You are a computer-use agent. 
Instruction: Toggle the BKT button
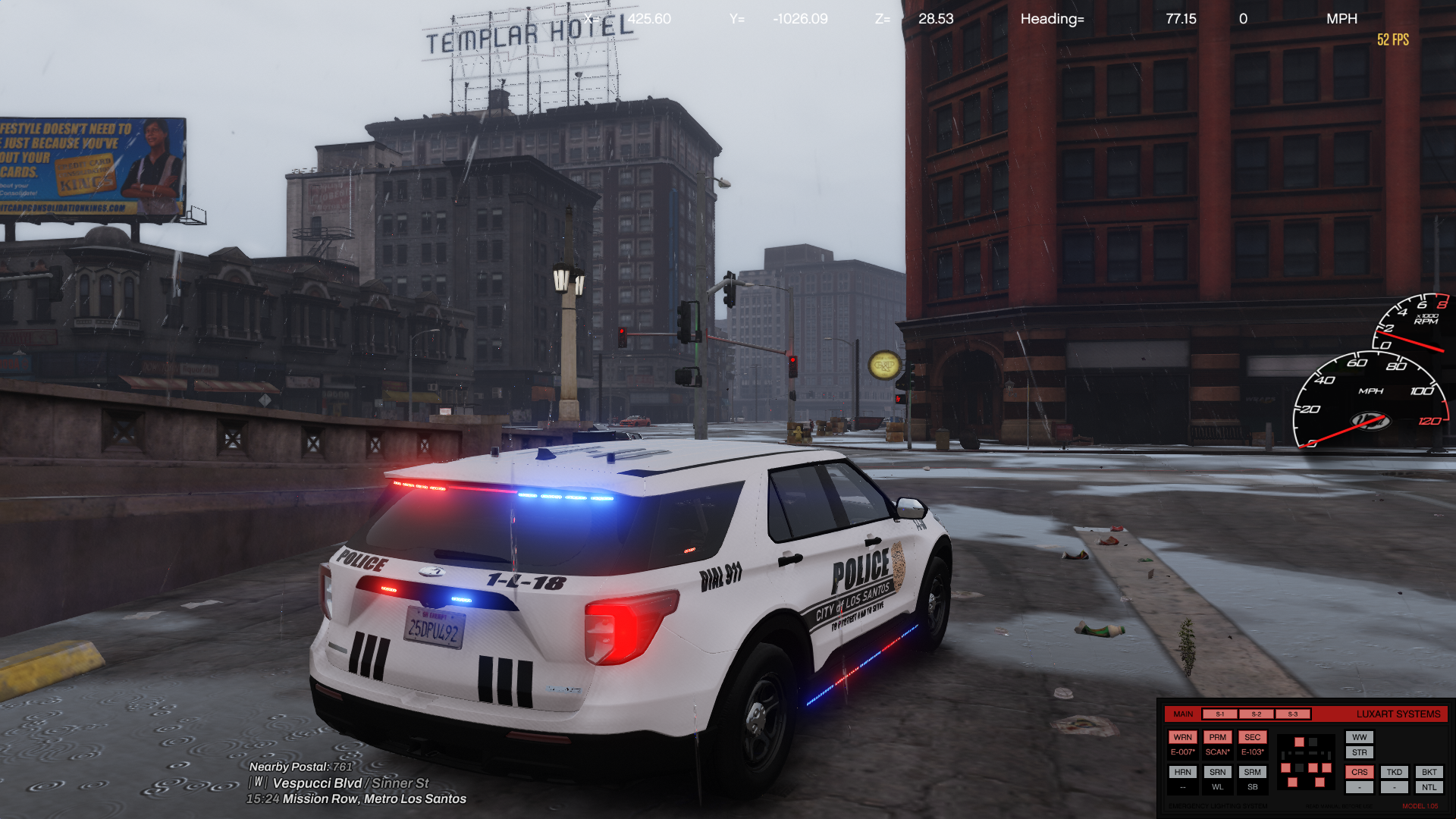coord(1429,772)
